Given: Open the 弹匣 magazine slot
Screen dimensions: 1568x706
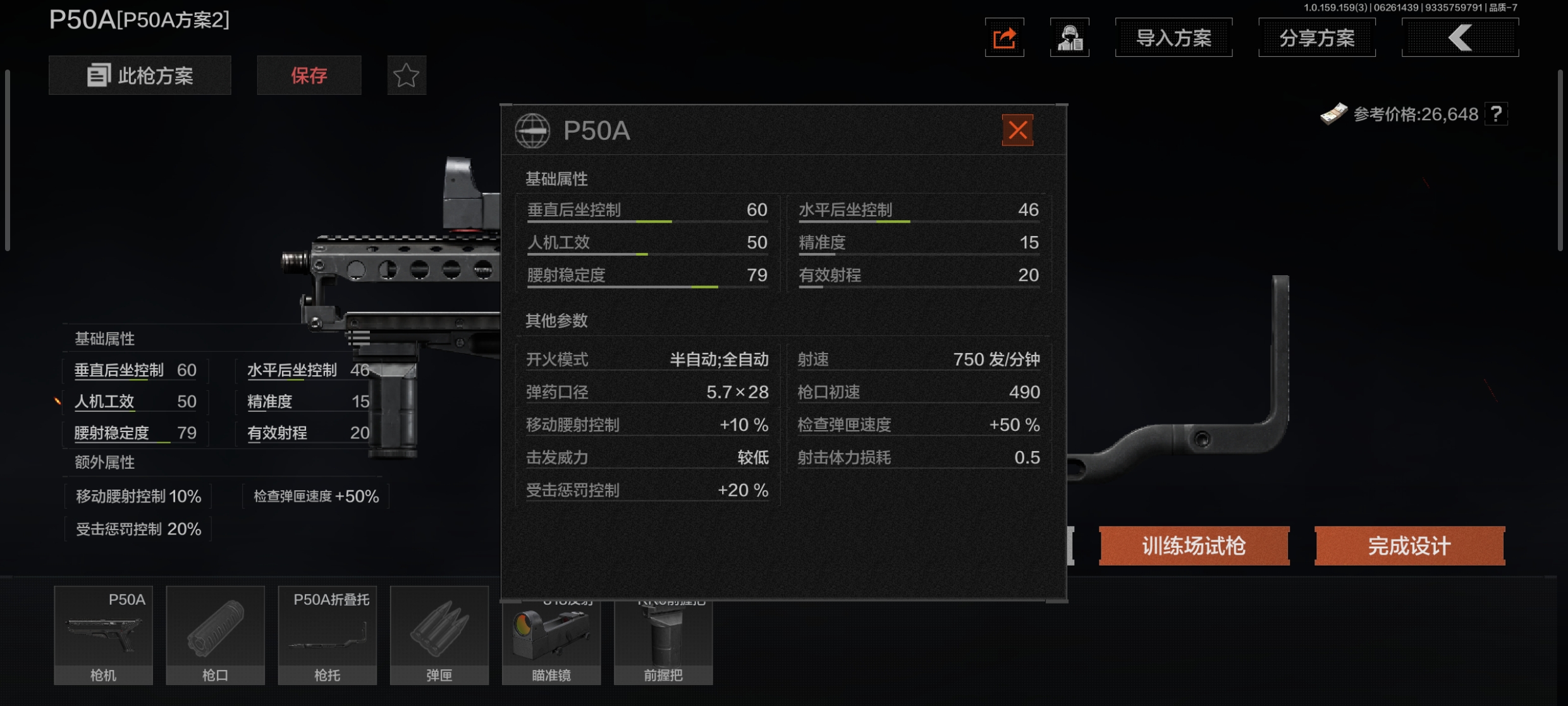Looking at the screenshot, I should click(x=439, y=635).
